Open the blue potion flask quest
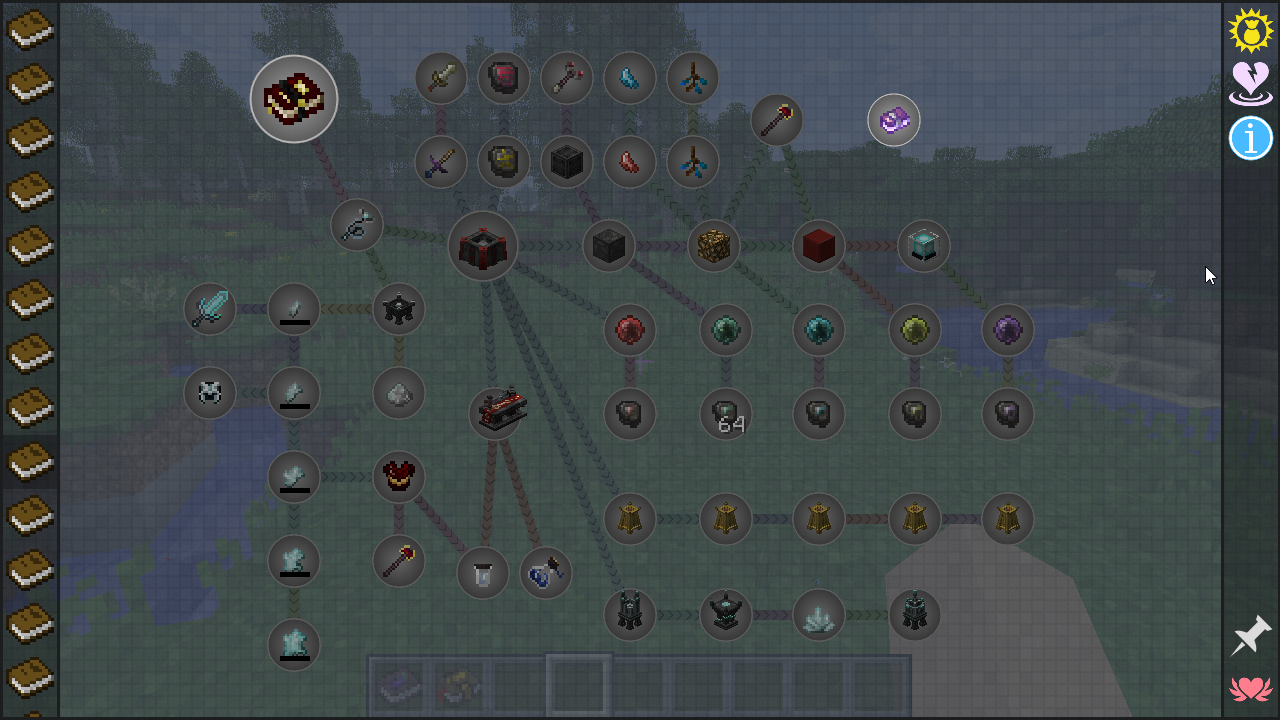The height and width of the screenshot is (720, 1280). (x=546, y=573)
